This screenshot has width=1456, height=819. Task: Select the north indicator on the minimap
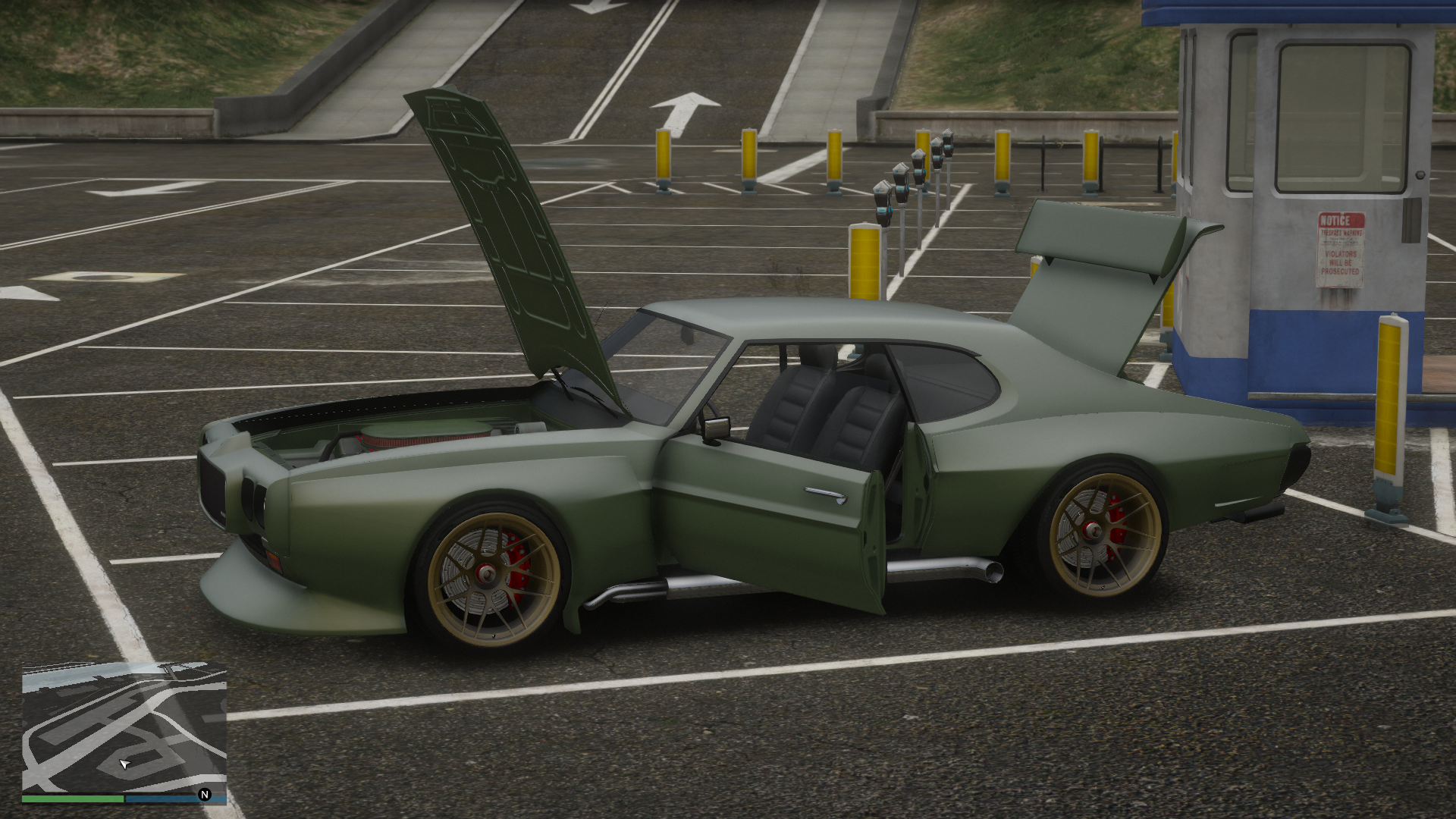pyautogui.click(x=204, y=795)
